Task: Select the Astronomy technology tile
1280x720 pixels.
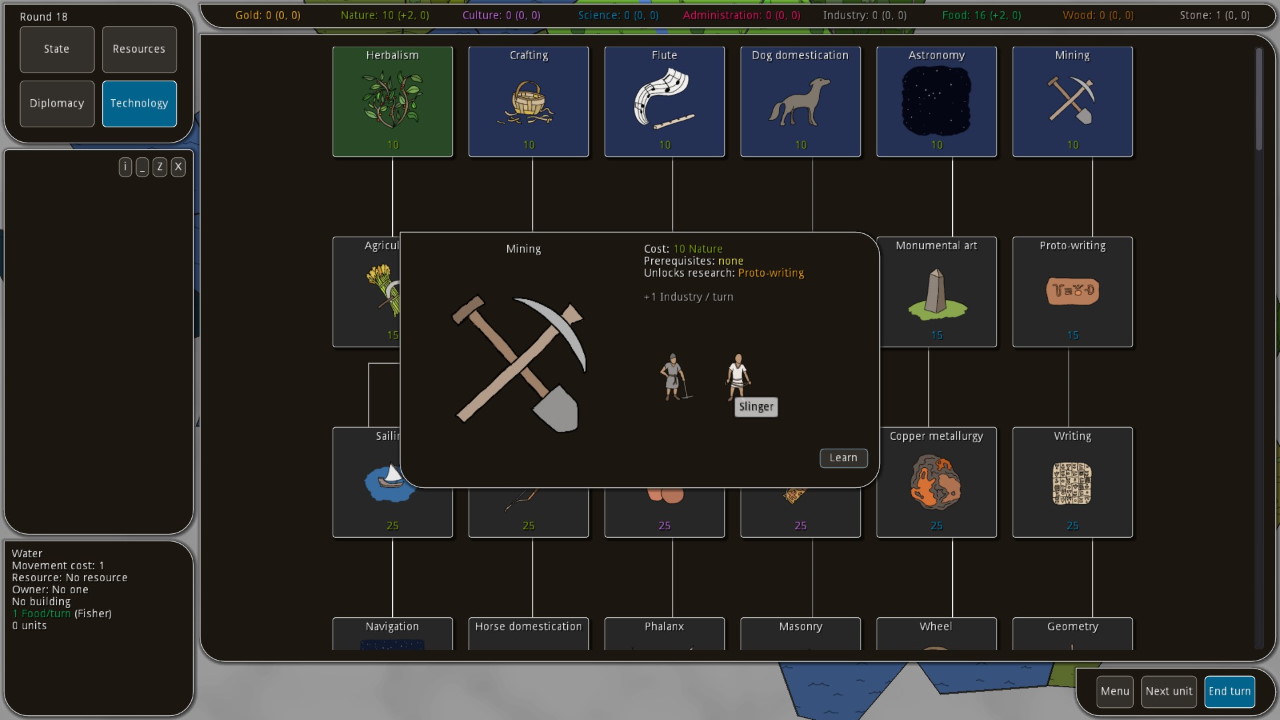Action: [x=936, y=101]
